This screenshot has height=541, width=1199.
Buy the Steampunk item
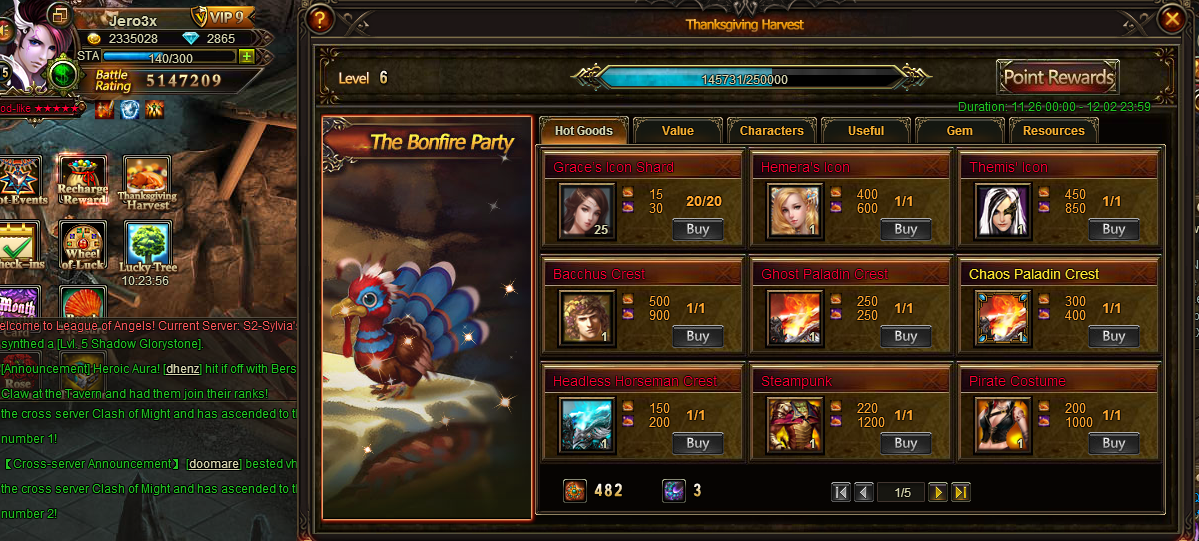(906, 443)
